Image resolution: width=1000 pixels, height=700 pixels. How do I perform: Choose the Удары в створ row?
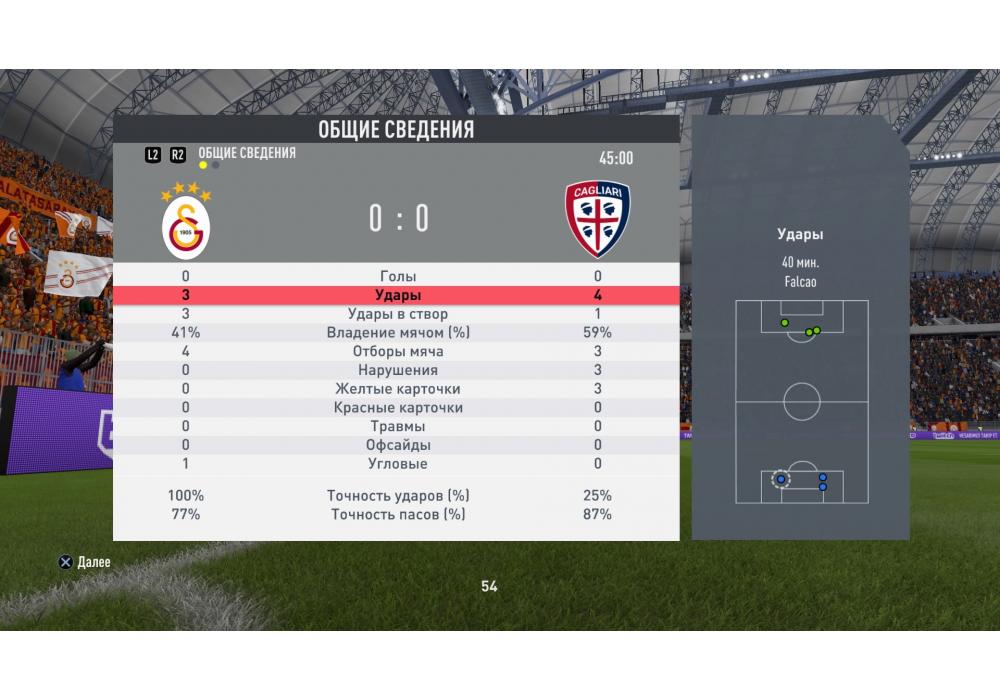[397, 314]
